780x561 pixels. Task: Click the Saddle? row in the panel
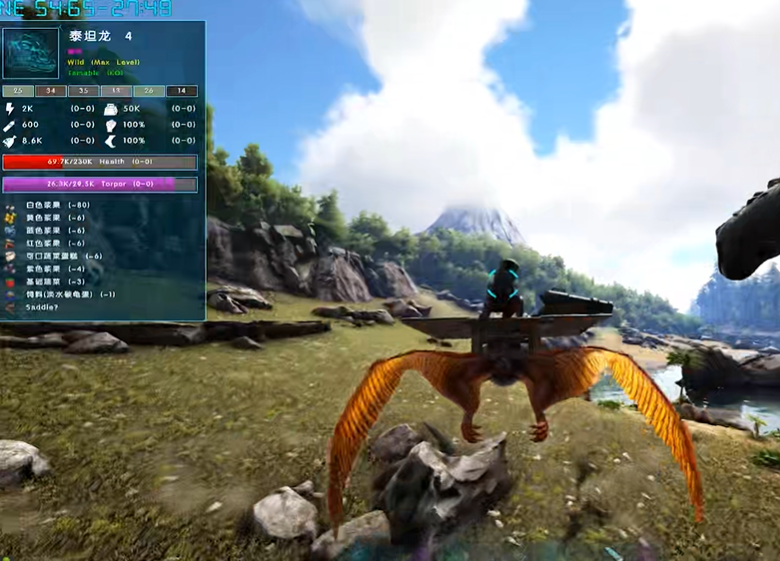pyautogui.click(x=38, y=308)
